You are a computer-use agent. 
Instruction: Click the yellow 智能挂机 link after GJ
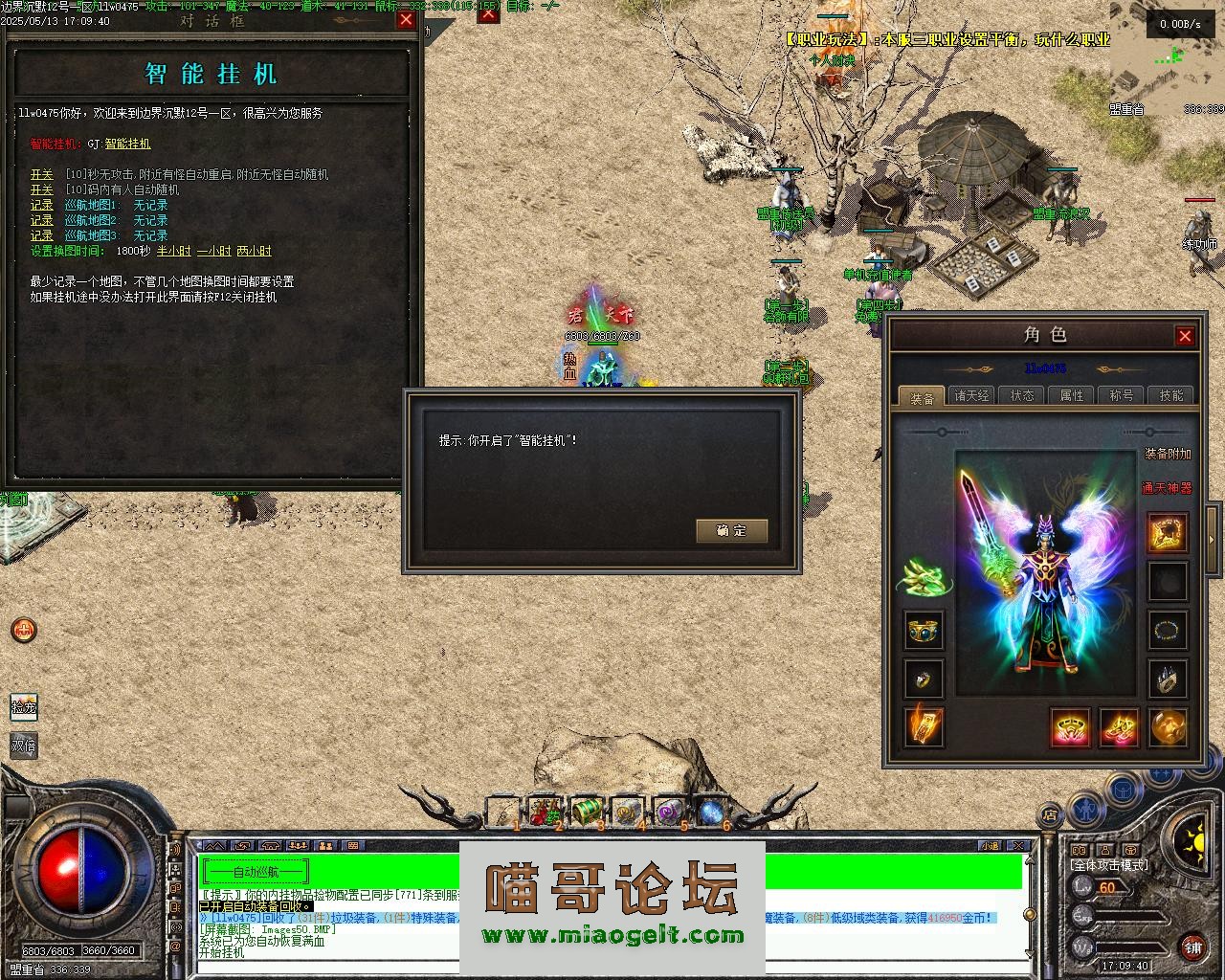pos(127,144)
